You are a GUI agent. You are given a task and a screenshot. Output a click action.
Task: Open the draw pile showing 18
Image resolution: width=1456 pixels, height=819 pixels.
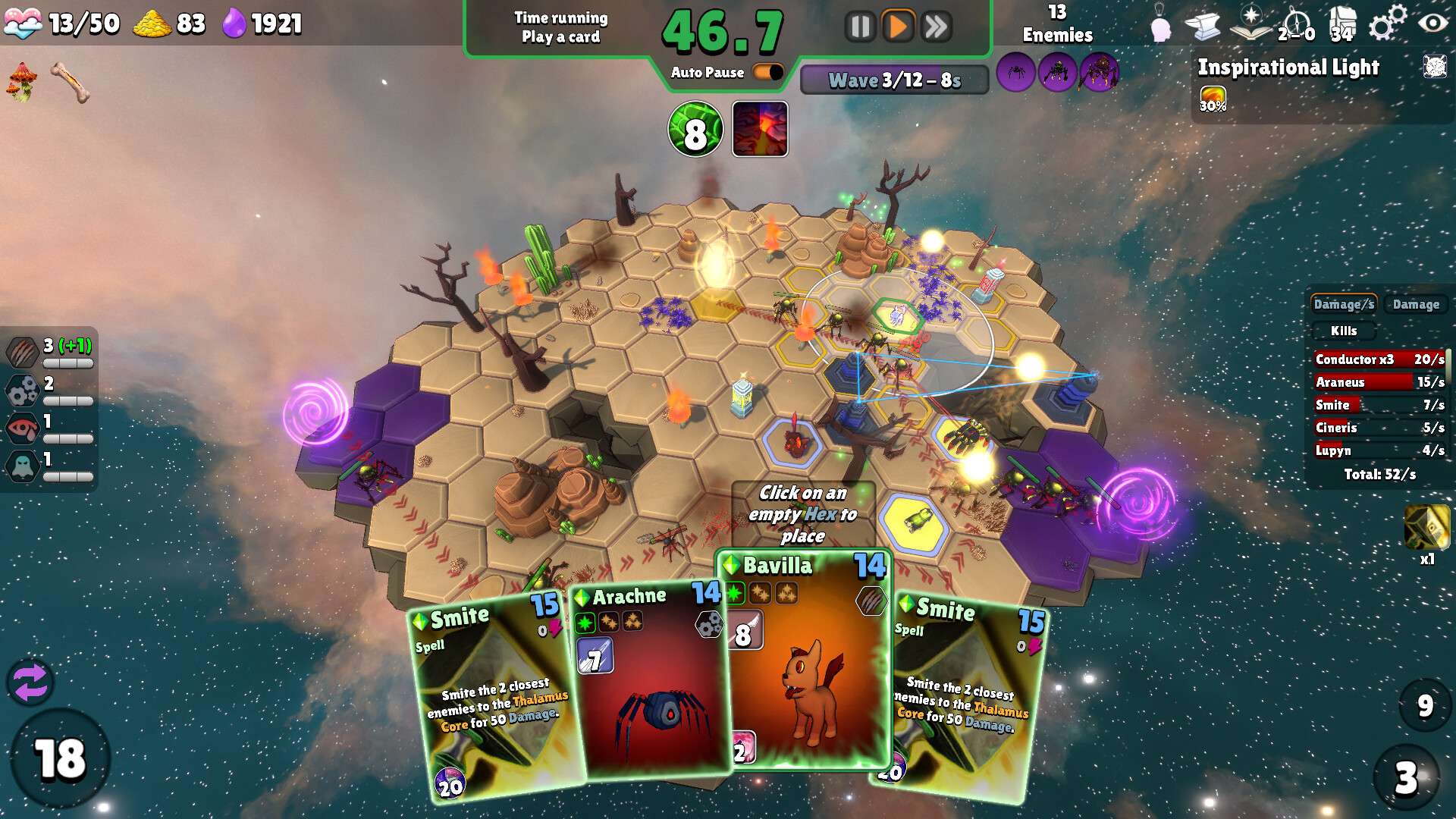(x=60, y=759)
